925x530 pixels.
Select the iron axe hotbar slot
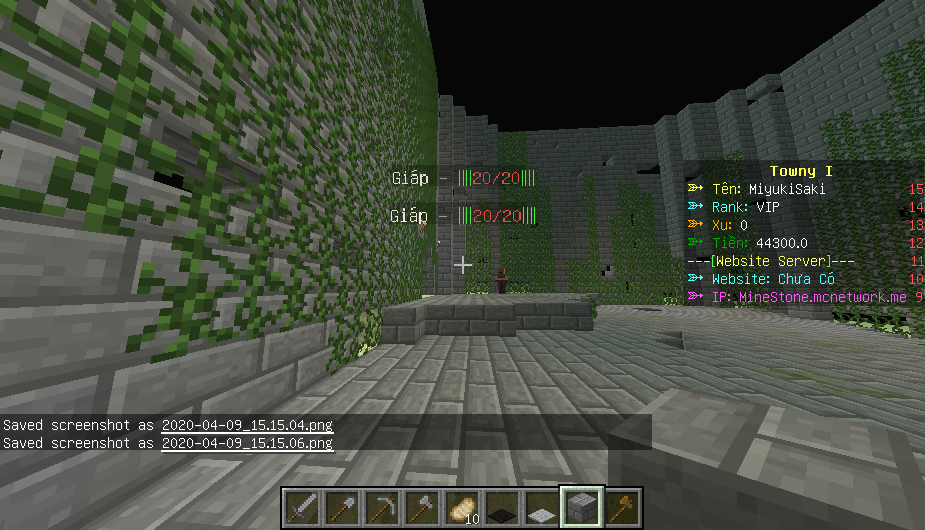tap(422, 509)
